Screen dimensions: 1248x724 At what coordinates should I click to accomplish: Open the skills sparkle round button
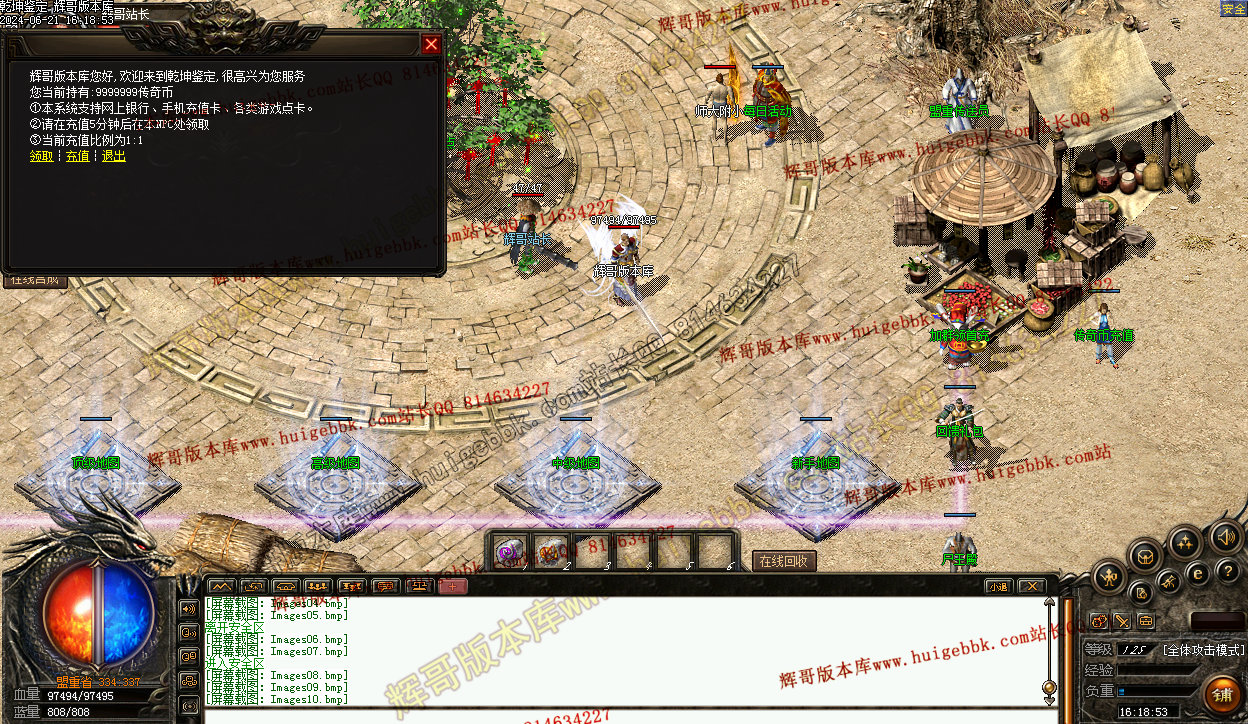pyautogui.click(x=1185, y=543)
